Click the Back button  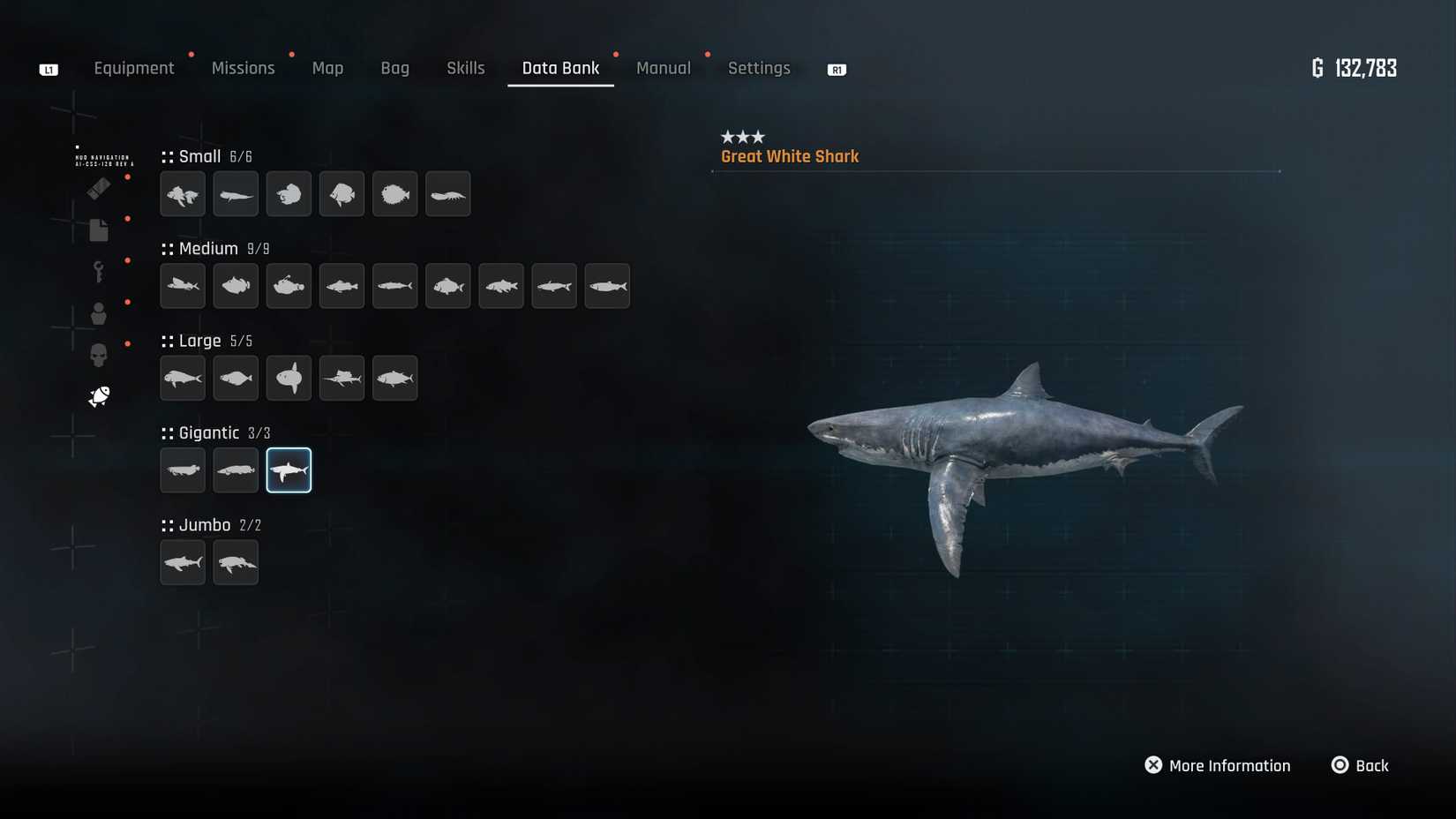pos(1361,765)
